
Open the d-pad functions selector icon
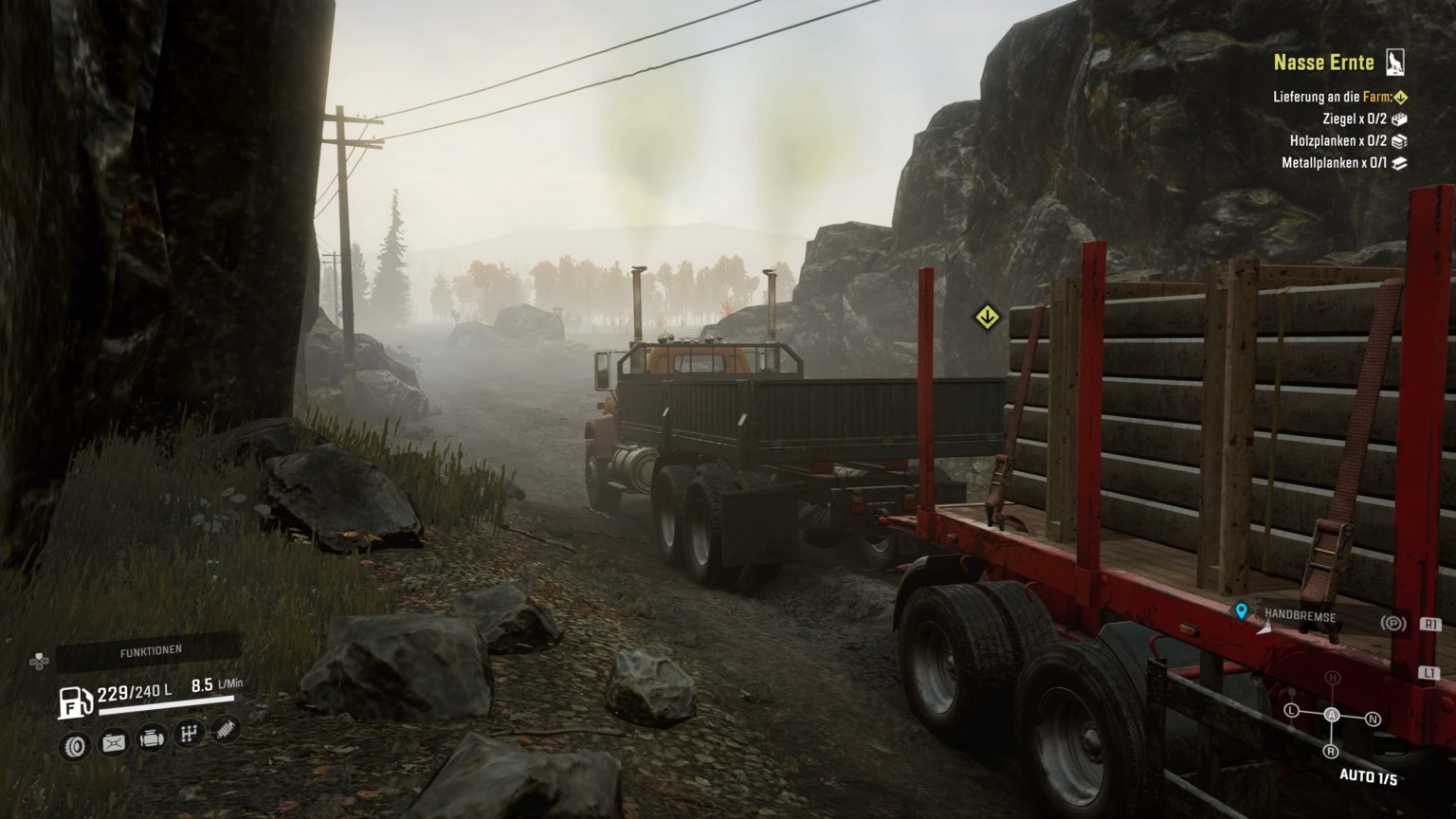click(x=39, y=663)
